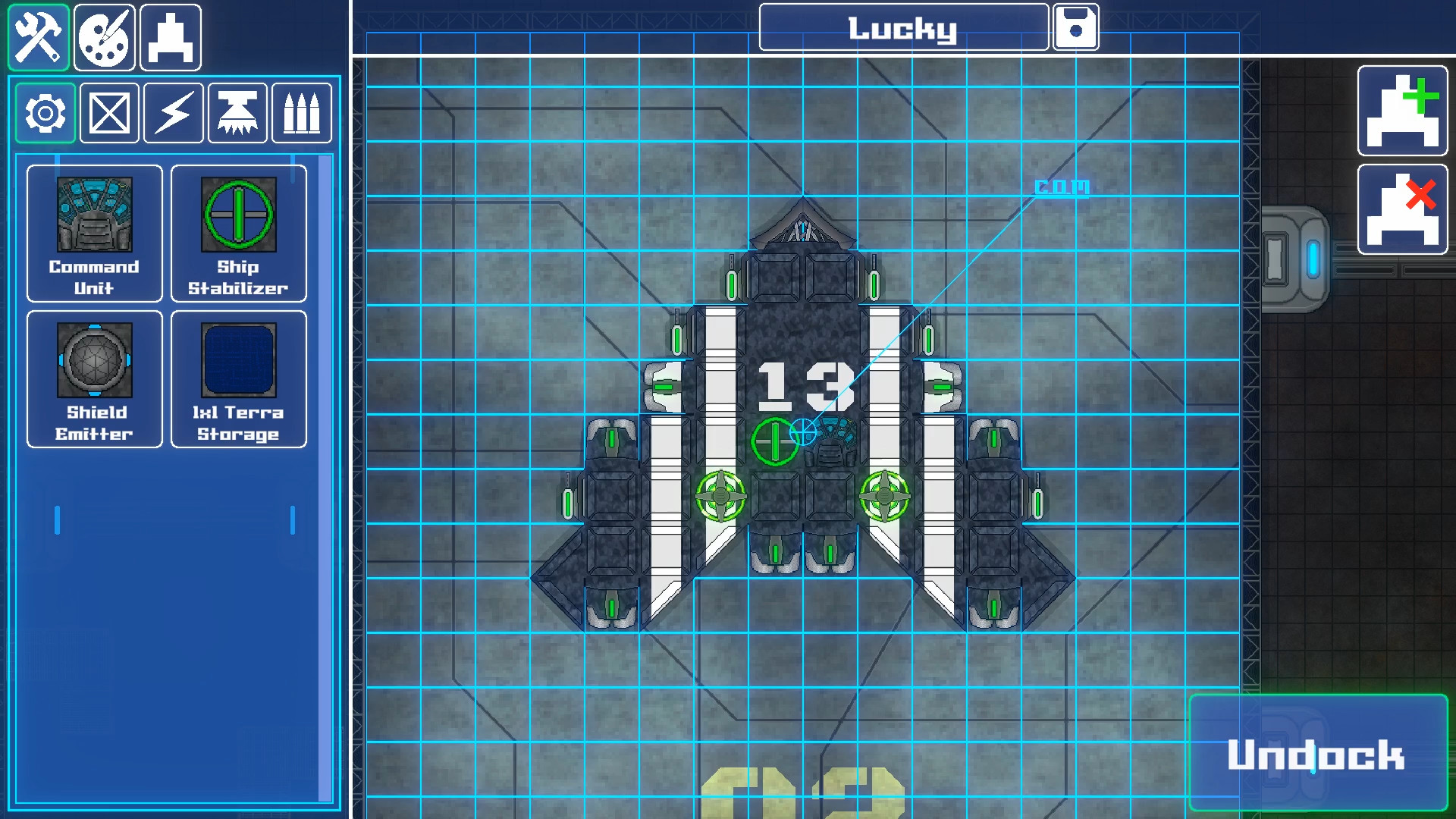Viewport: 1456px width, 819px height.
Task: Choose the Shield Emitter part
Action: tap(94, 379)
